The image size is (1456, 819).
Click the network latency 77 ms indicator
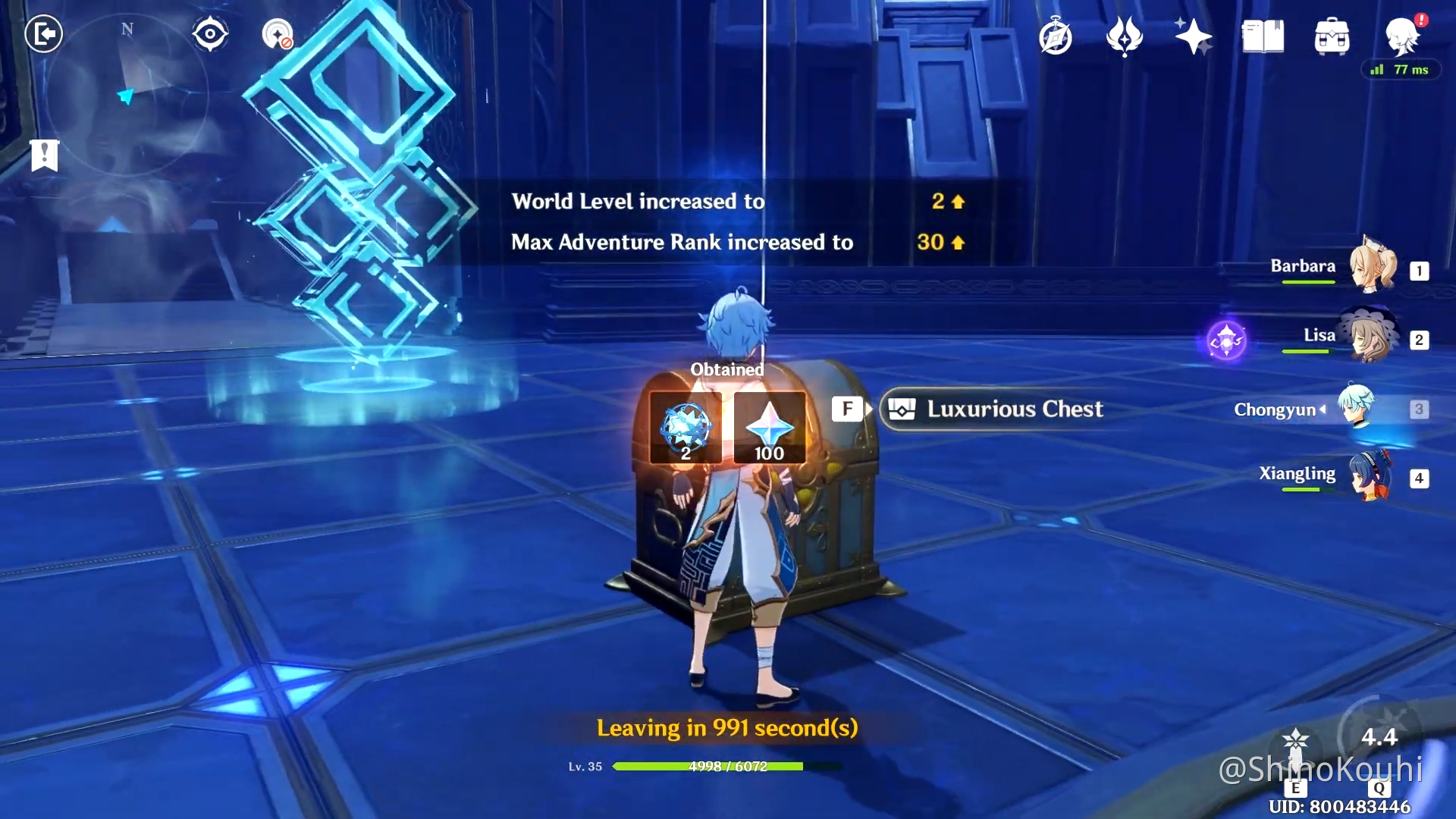point(1401,70)
